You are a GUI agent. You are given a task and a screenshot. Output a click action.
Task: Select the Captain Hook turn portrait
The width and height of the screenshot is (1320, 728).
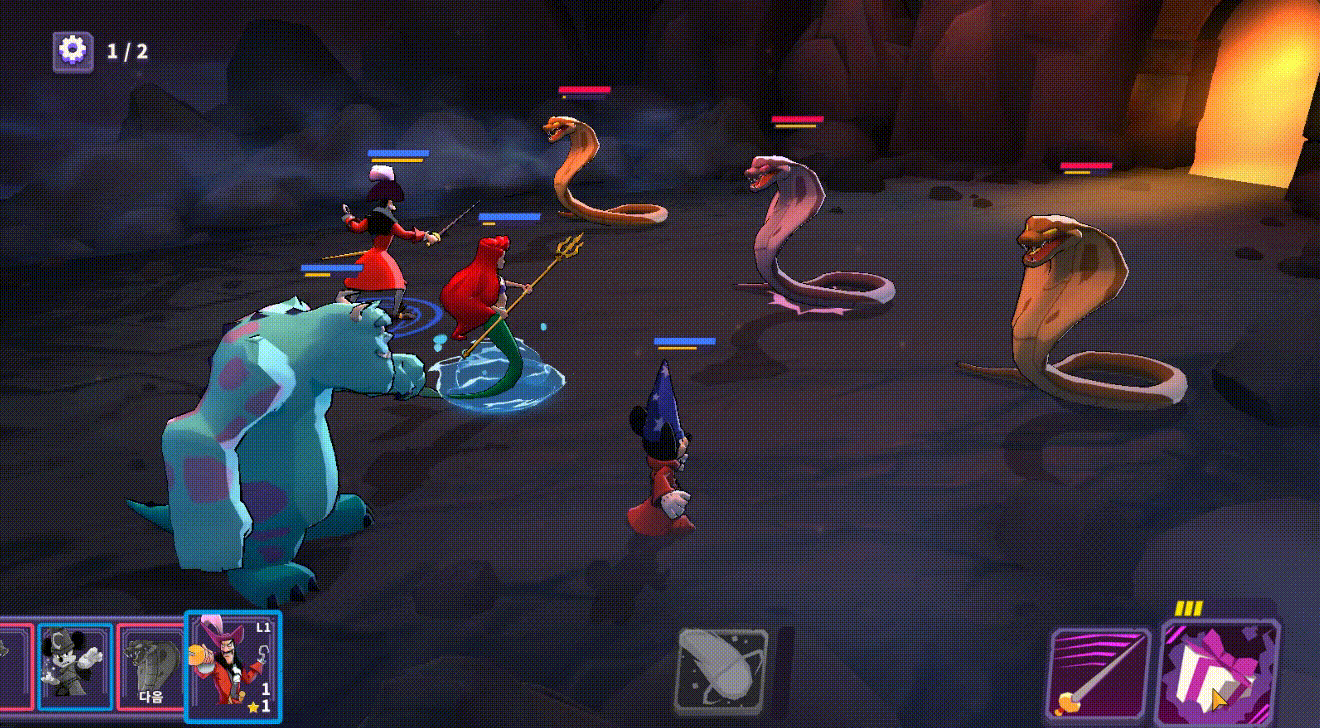[233, 663]
